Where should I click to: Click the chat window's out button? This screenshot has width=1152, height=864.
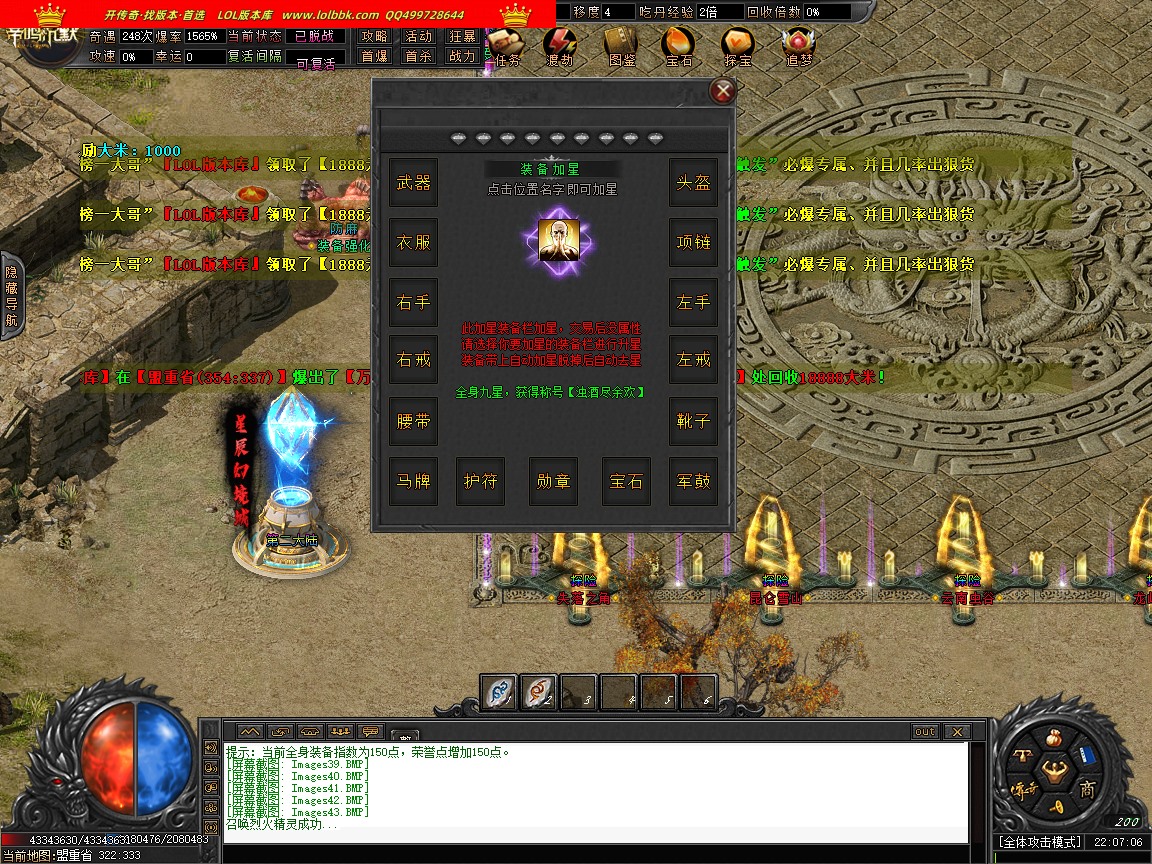925,732
